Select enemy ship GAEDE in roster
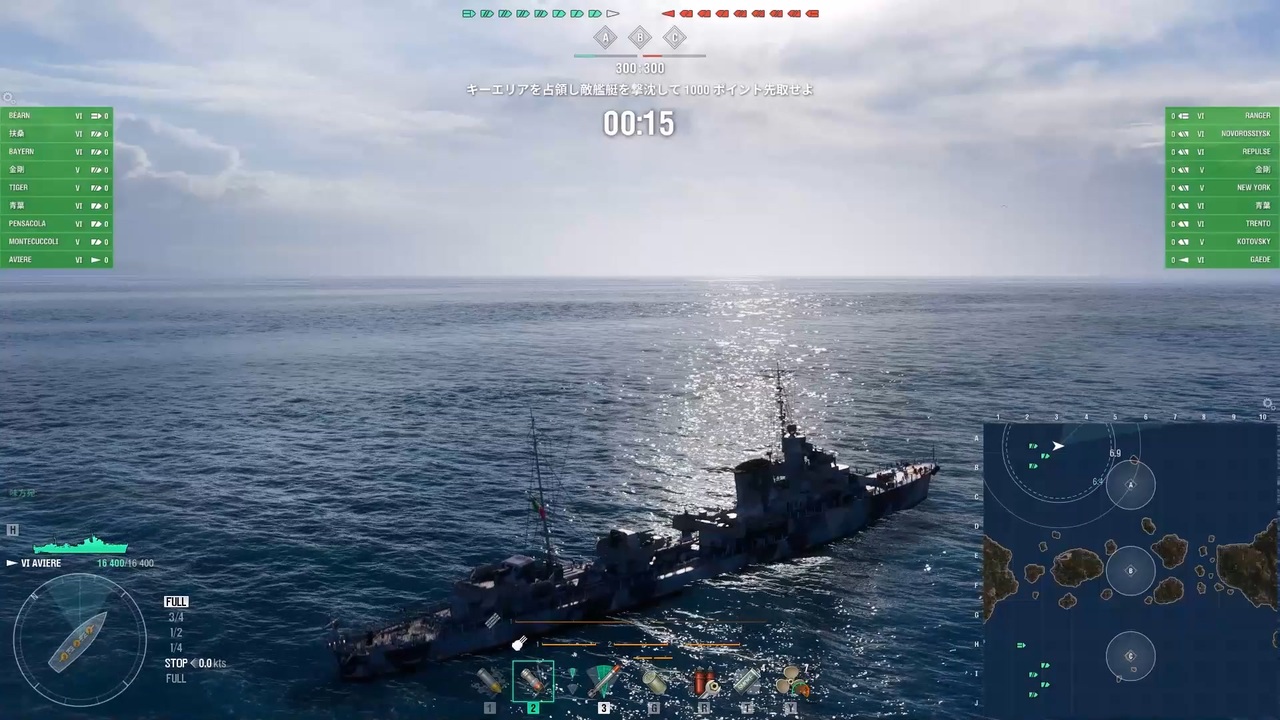 pos(1222,259)
